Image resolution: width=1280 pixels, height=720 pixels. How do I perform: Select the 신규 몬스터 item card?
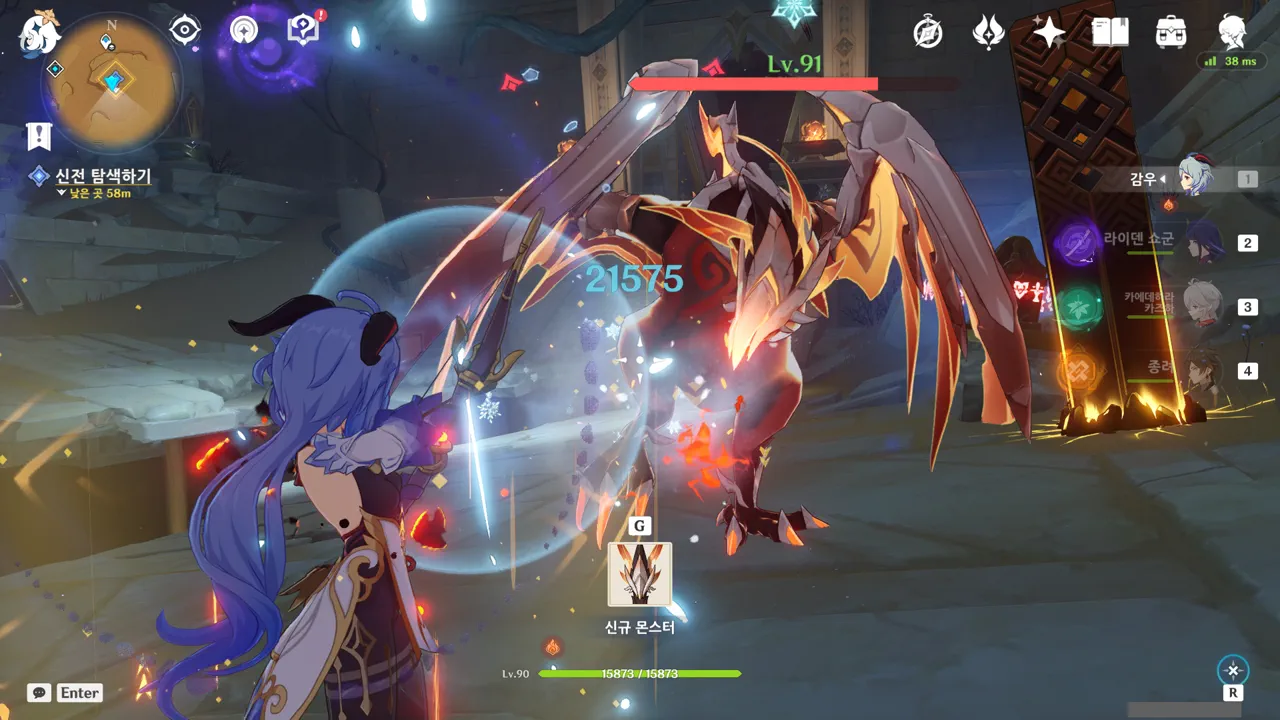pos(640,575)
